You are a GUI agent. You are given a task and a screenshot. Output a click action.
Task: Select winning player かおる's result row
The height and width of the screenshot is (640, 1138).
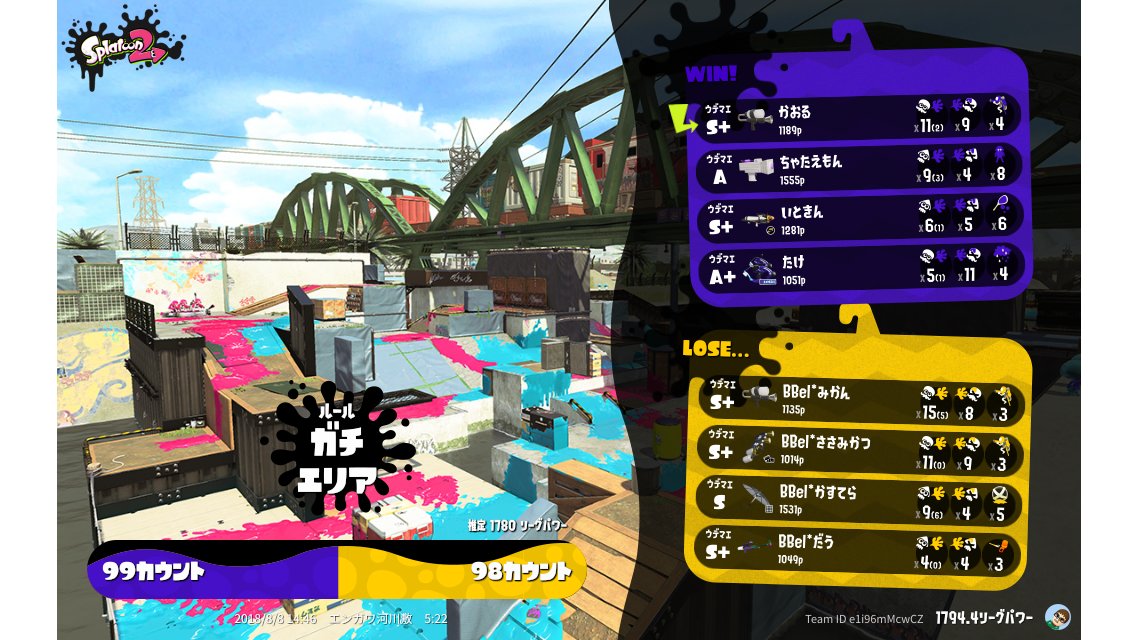[860, 118]
